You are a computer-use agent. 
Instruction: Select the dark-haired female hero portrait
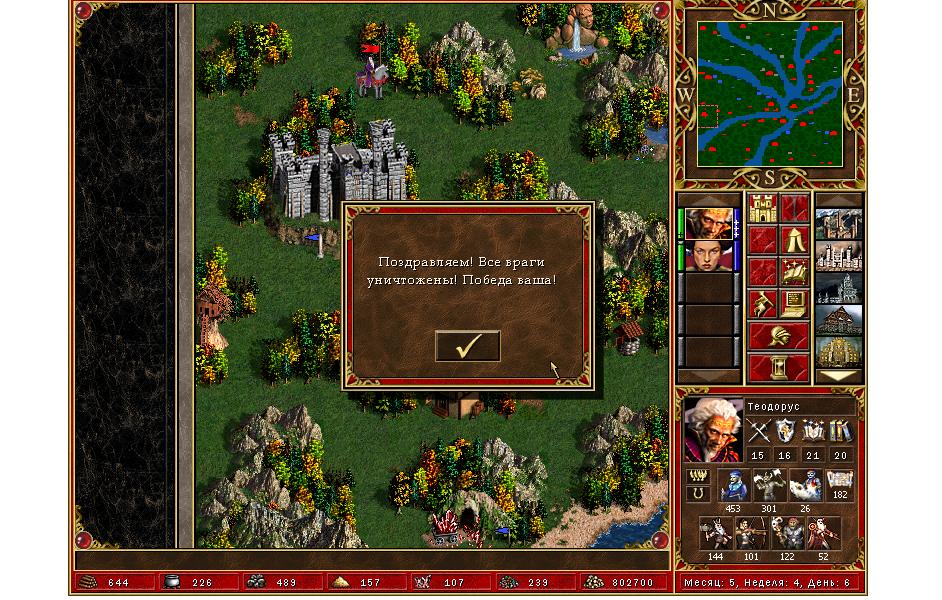pyautogui.click(x=707, y=255)
